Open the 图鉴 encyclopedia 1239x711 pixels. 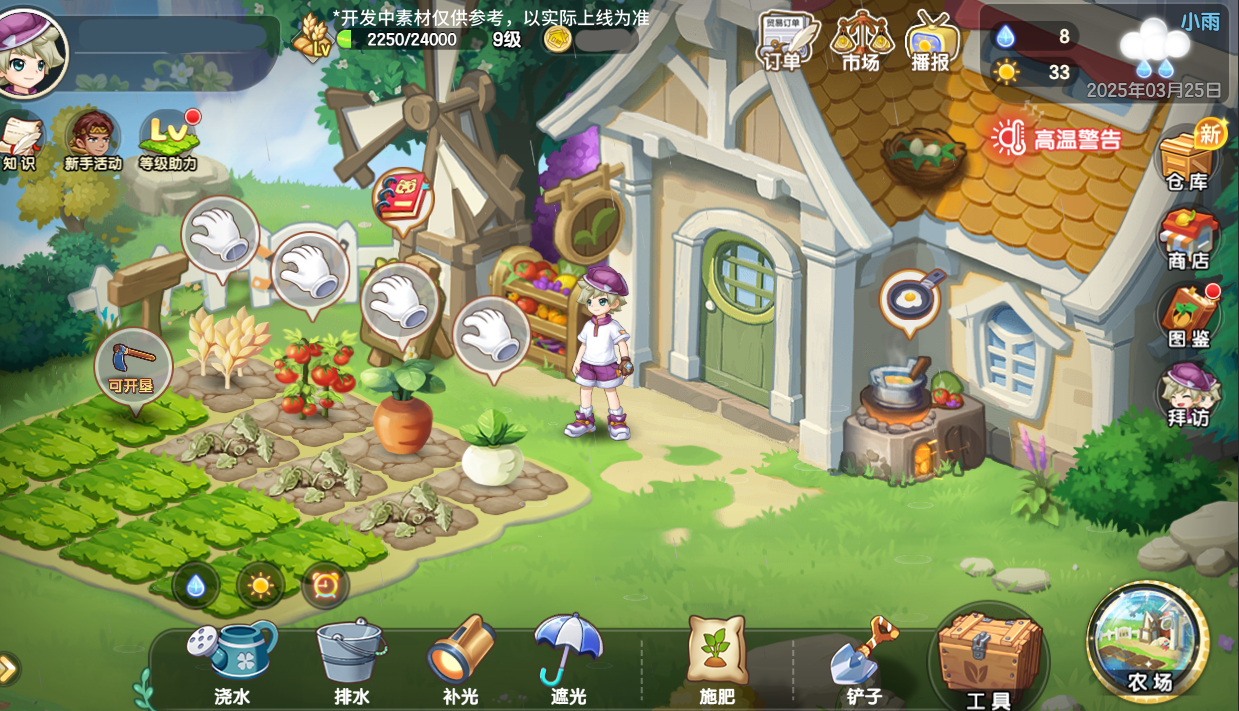point(1189,316)
